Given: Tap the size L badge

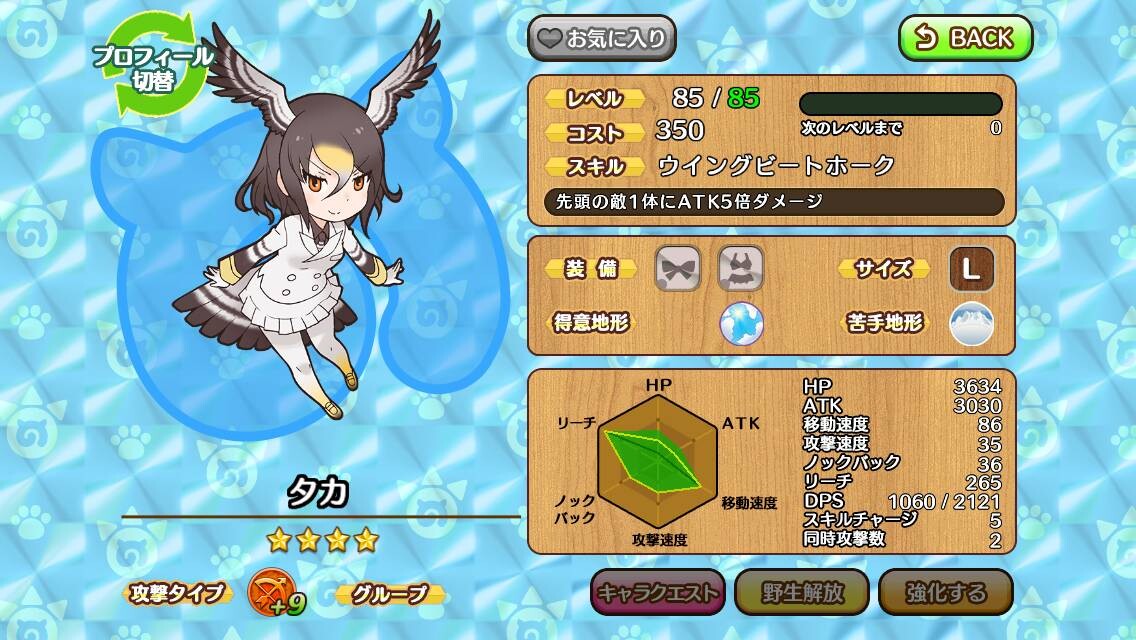Looking at the screenshot, I should click(971, 268).
